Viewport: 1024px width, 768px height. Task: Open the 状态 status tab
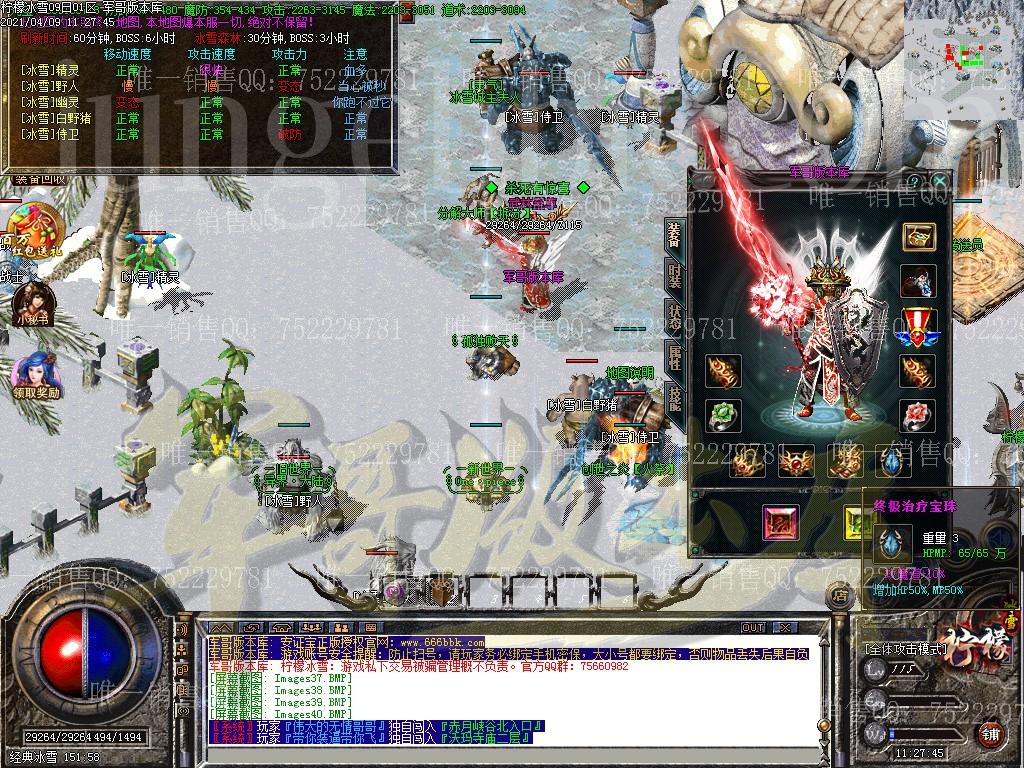(x=675, y=316)
